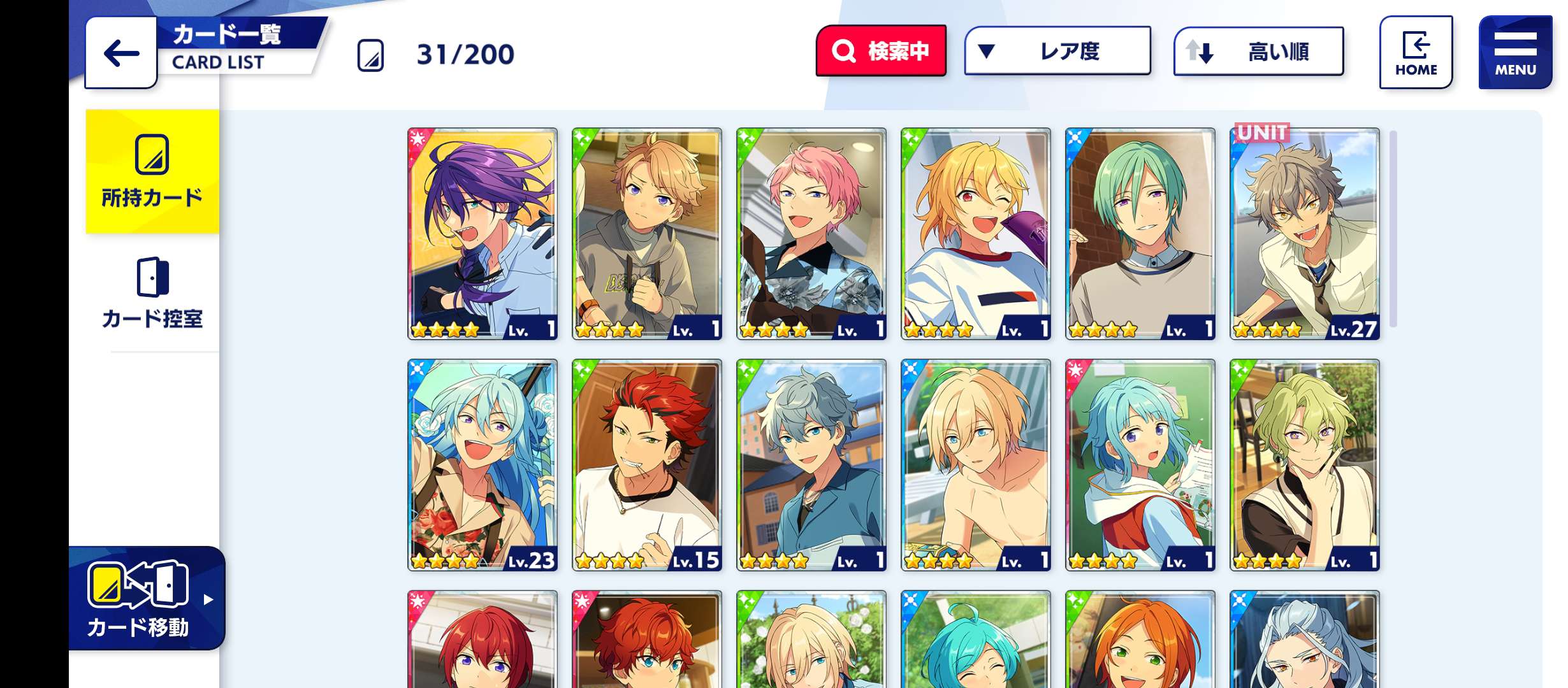Image resolution: width=1568 pixels, height=688 pixels.
Task: Toggle the 高い順 sort order
Action: [1258, 51]
